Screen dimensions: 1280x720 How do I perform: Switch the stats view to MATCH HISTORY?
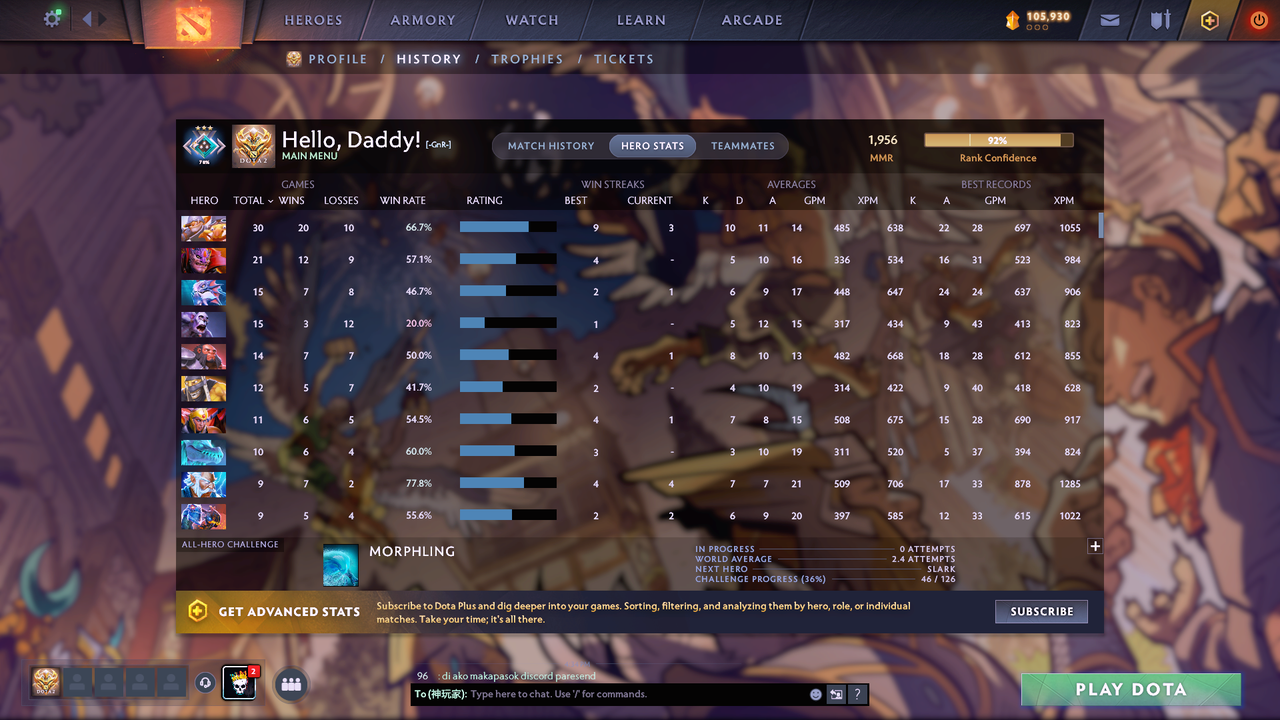[x=550, y=145]
